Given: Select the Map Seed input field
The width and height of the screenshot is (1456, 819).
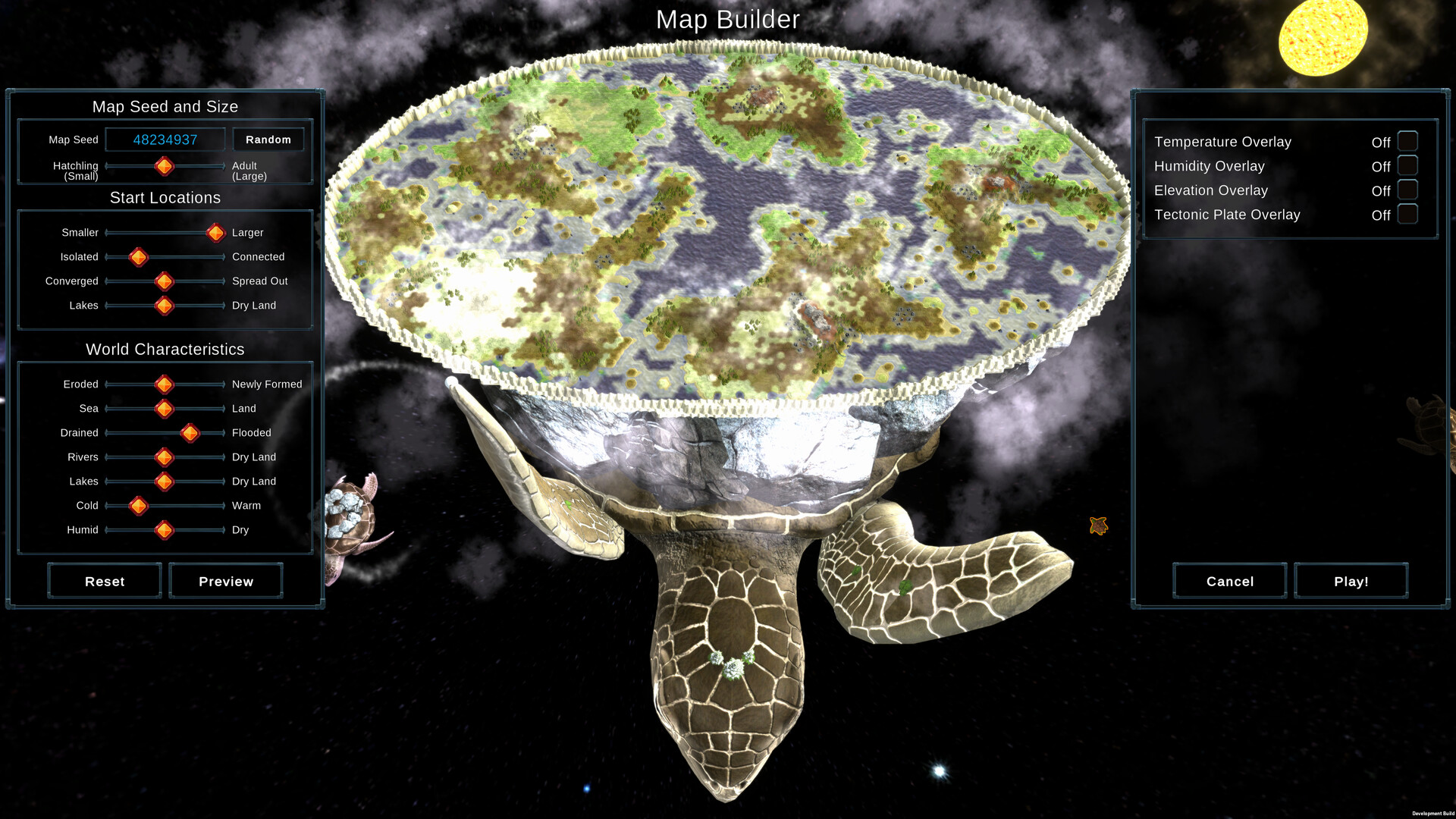Looking at the screenshot, I should pos(165,139).
